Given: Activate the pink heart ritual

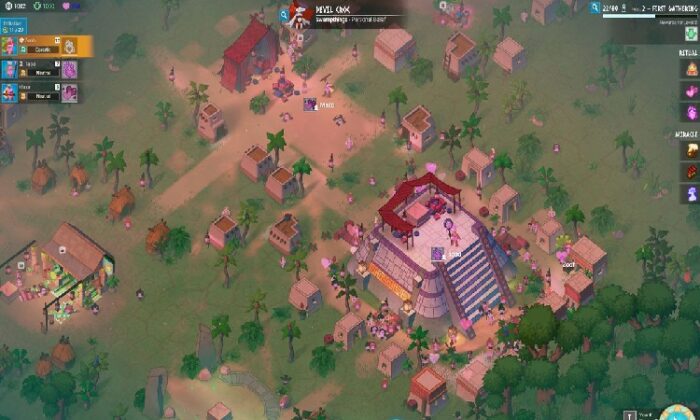Looking at the screenshot, I should 691,90.
